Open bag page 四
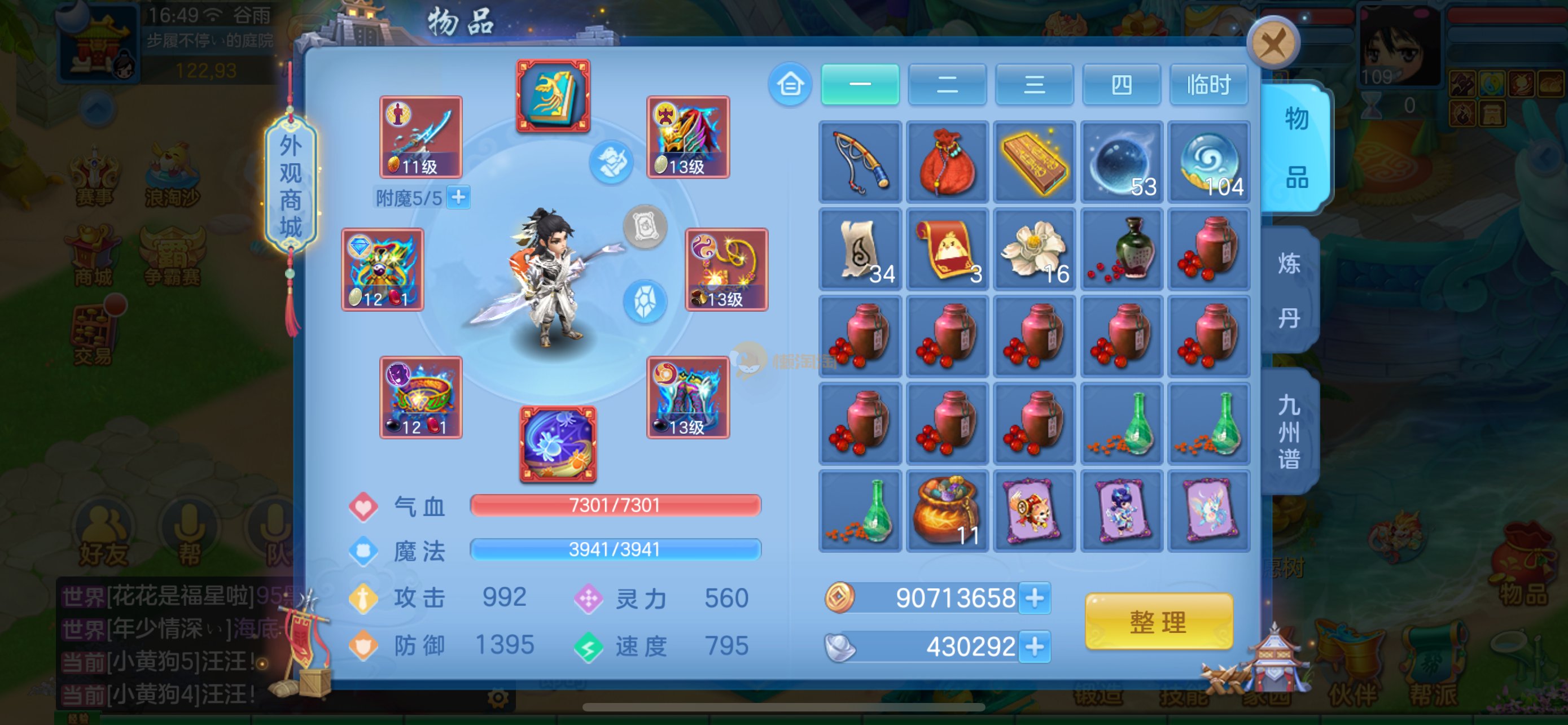This screenshot has width=1568, height=725. click(x=1121, y=84)
